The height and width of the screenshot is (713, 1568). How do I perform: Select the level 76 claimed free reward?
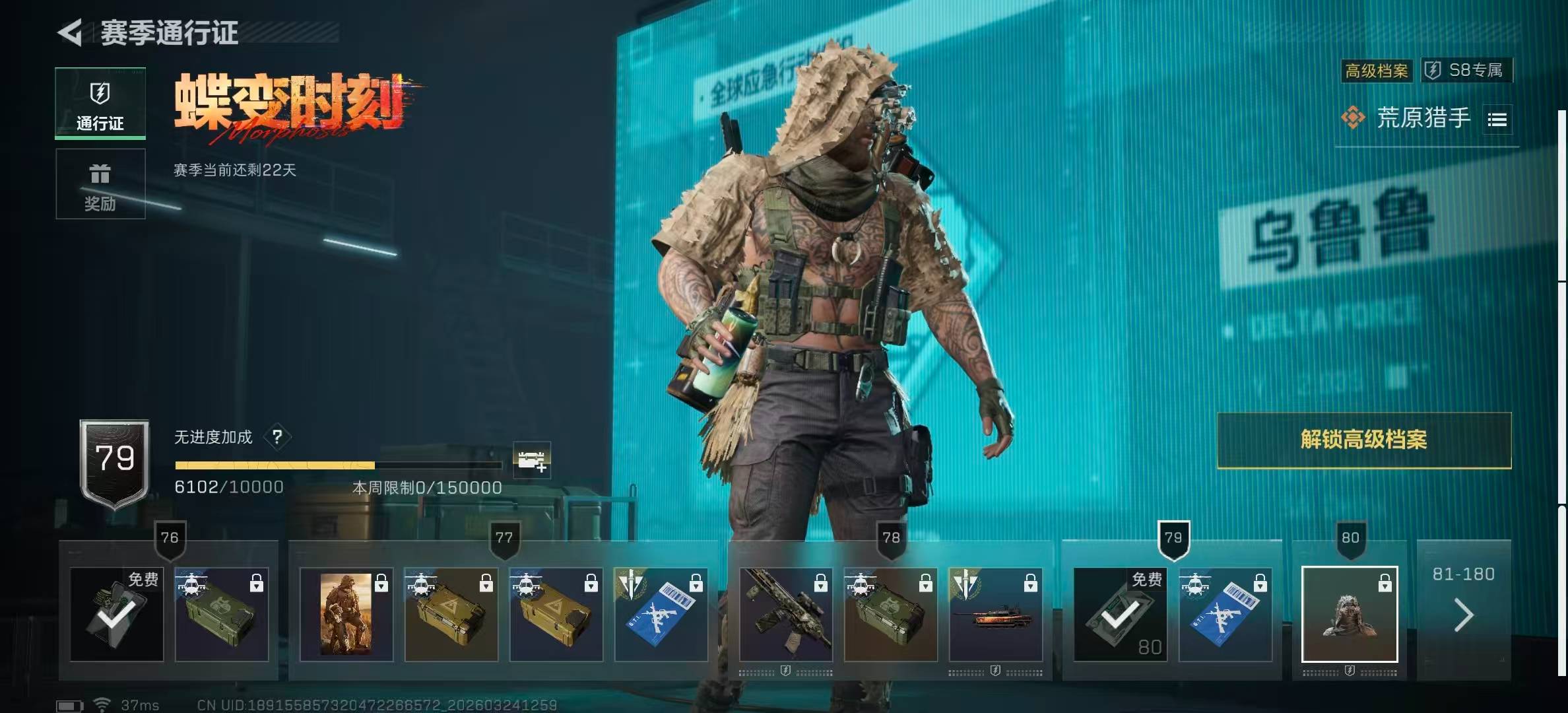tap(117, 614)
